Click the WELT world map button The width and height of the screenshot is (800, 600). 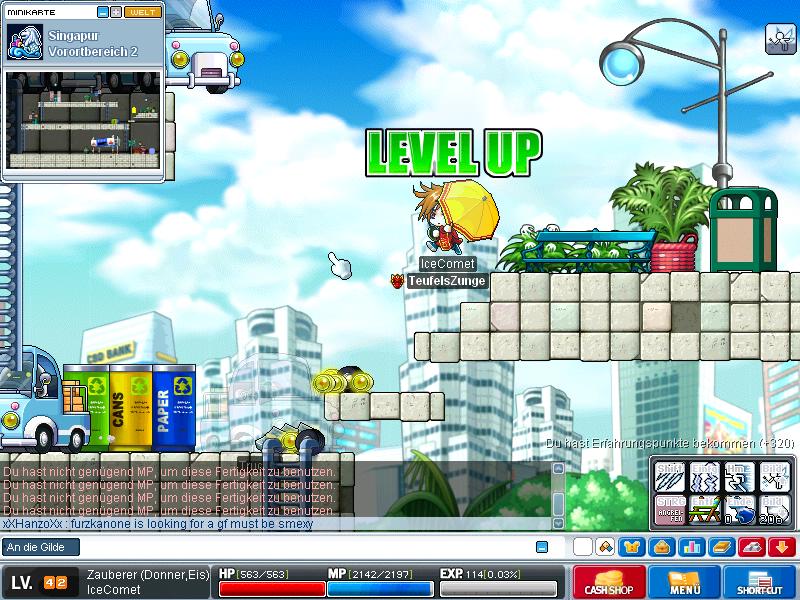[x=142, y=11]
